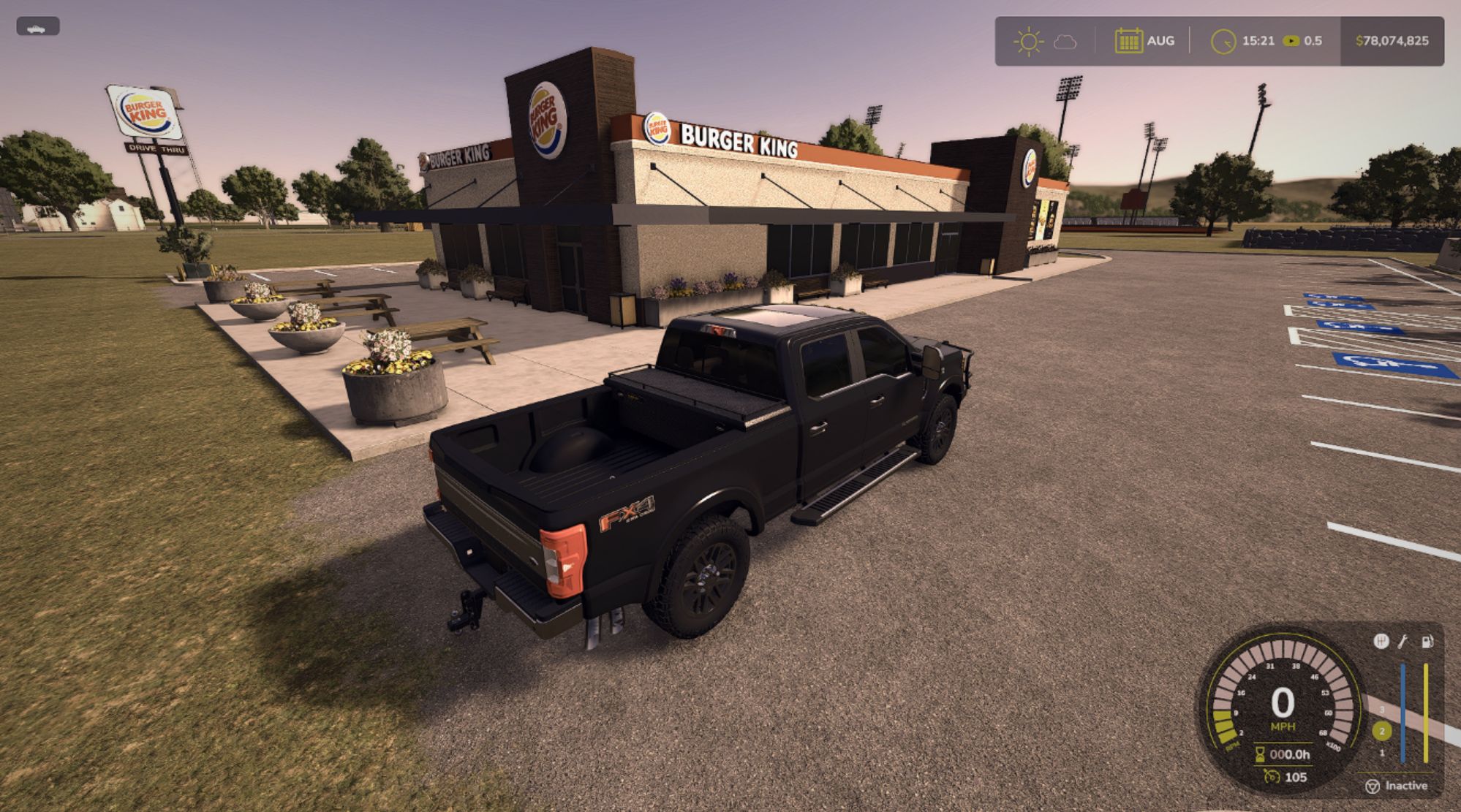The height and width of the screenshot is (812, 1461).
Task: Select the wrench vehicle condition icon
Action: point(1403,642)
